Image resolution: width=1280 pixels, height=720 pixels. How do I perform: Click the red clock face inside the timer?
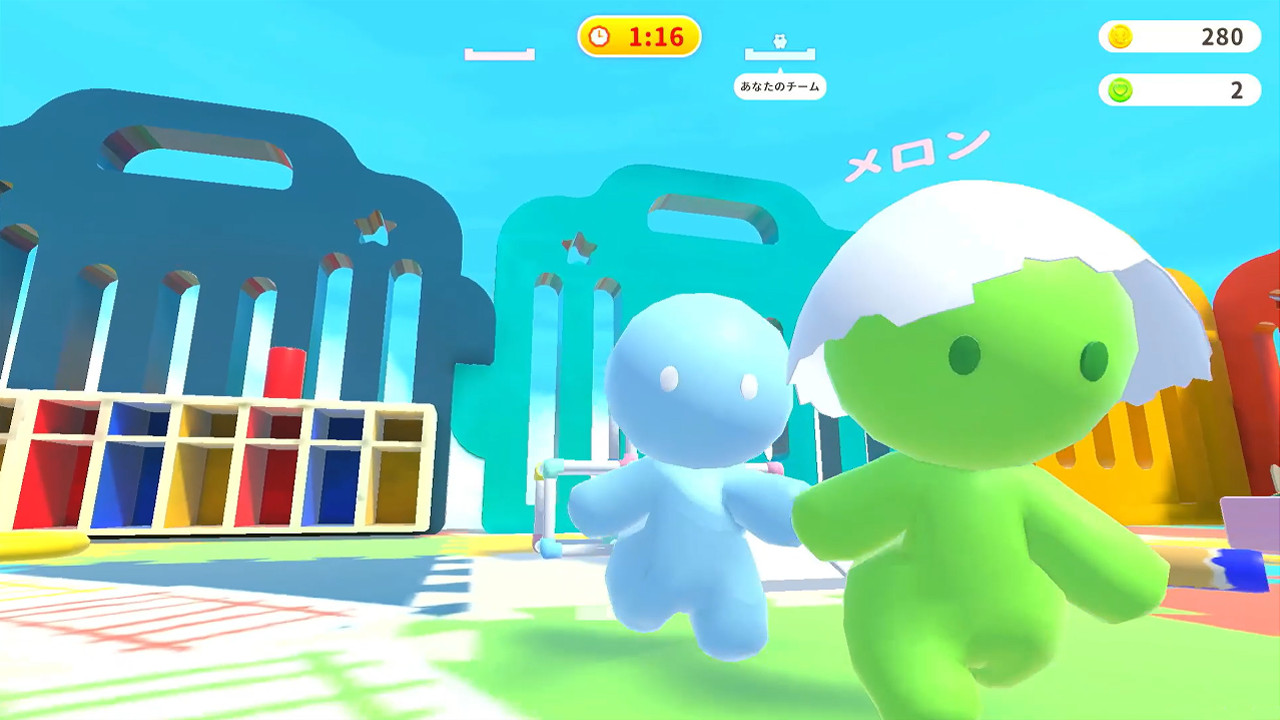pos(599,37)
